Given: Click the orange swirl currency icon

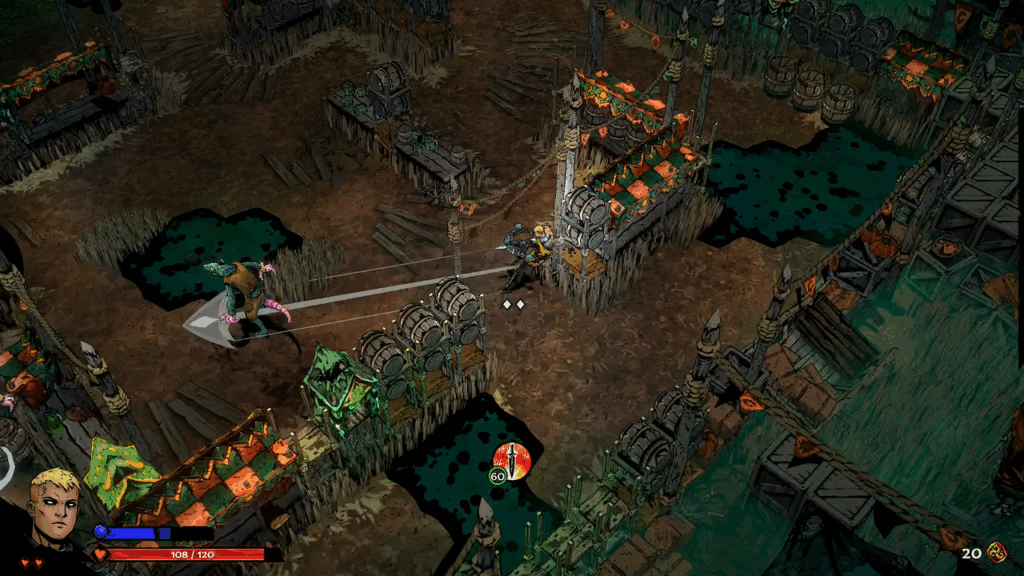Looking at the screenshot, I should [x=996, y=552].
